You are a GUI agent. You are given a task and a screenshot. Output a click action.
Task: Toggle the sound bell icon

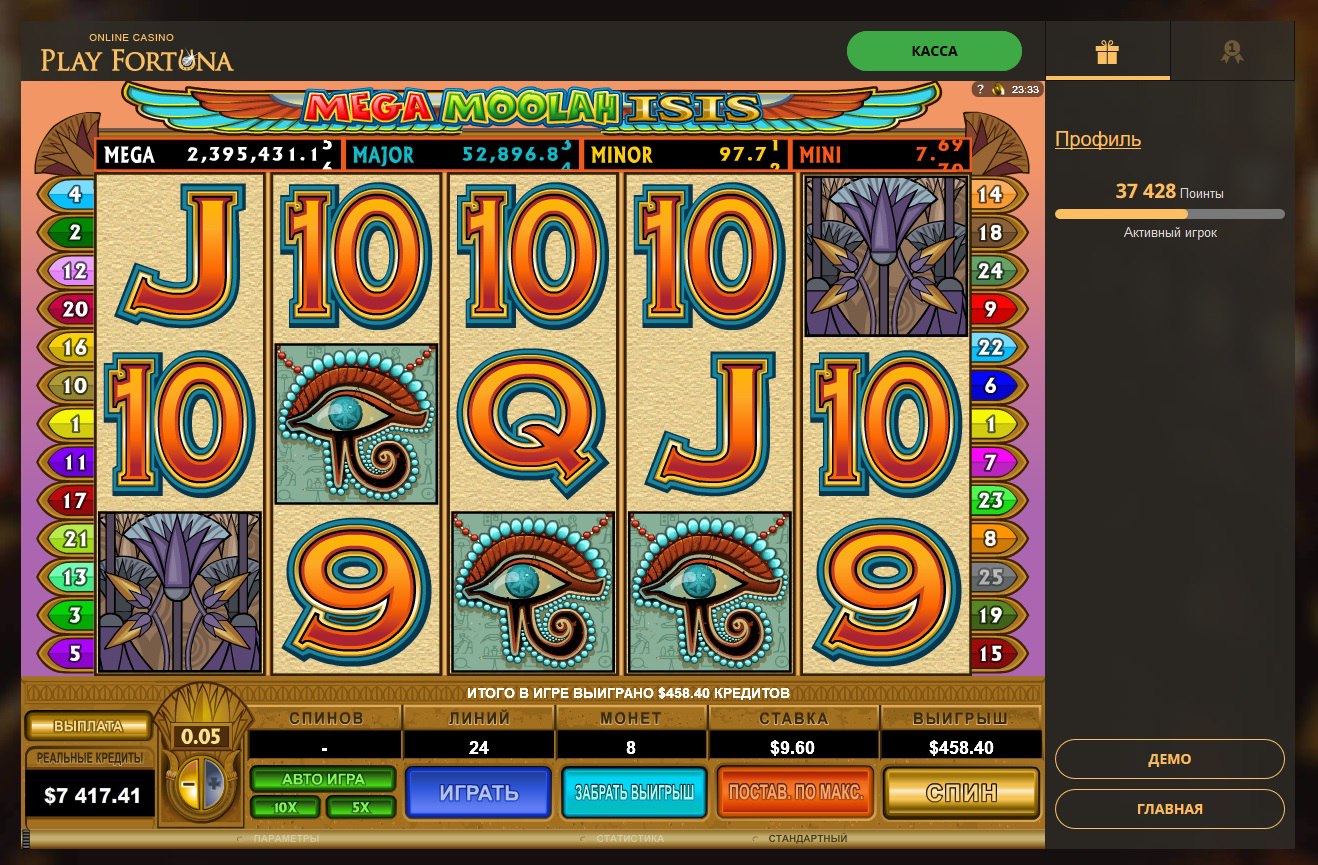pyautogui.click(x=997, y=90)
